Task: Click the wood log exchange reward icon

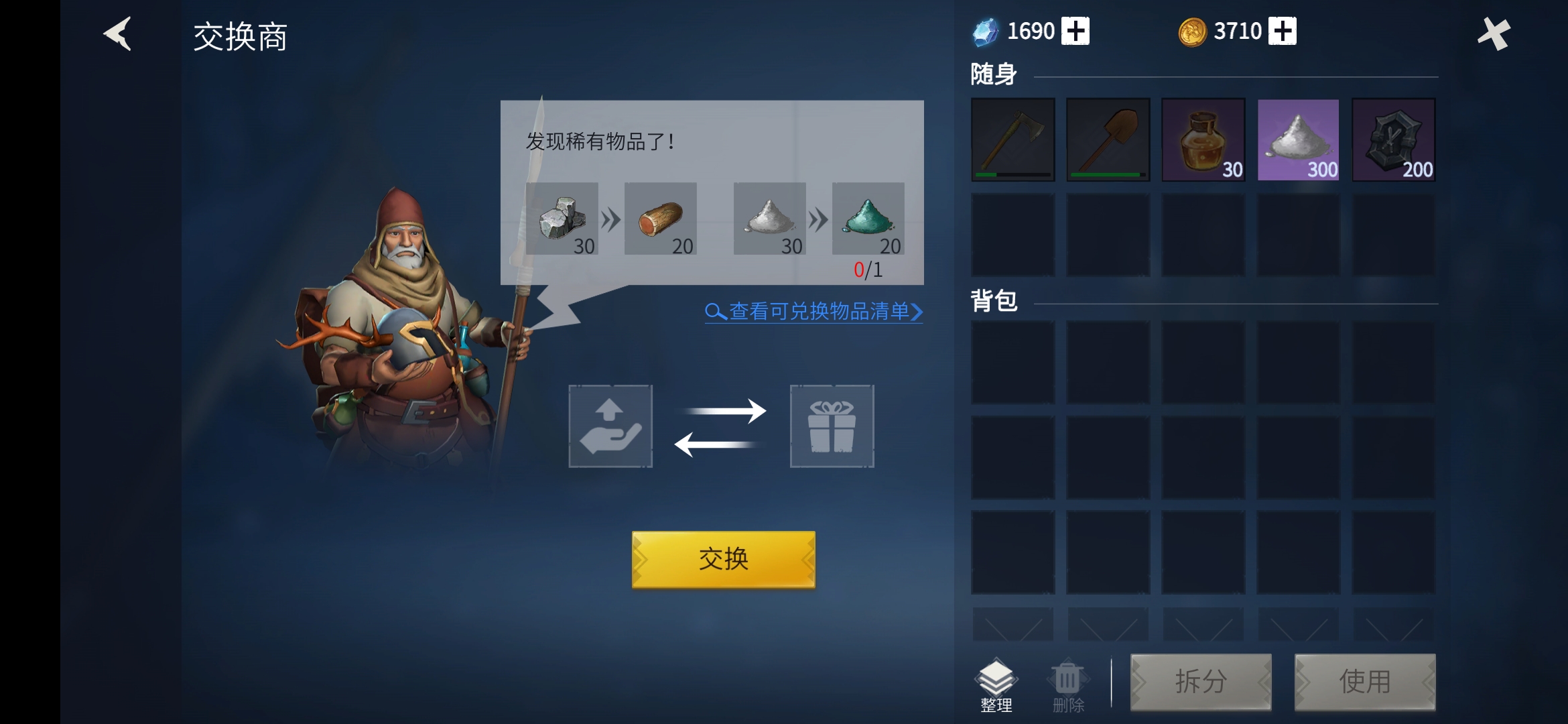Action: 661,220
